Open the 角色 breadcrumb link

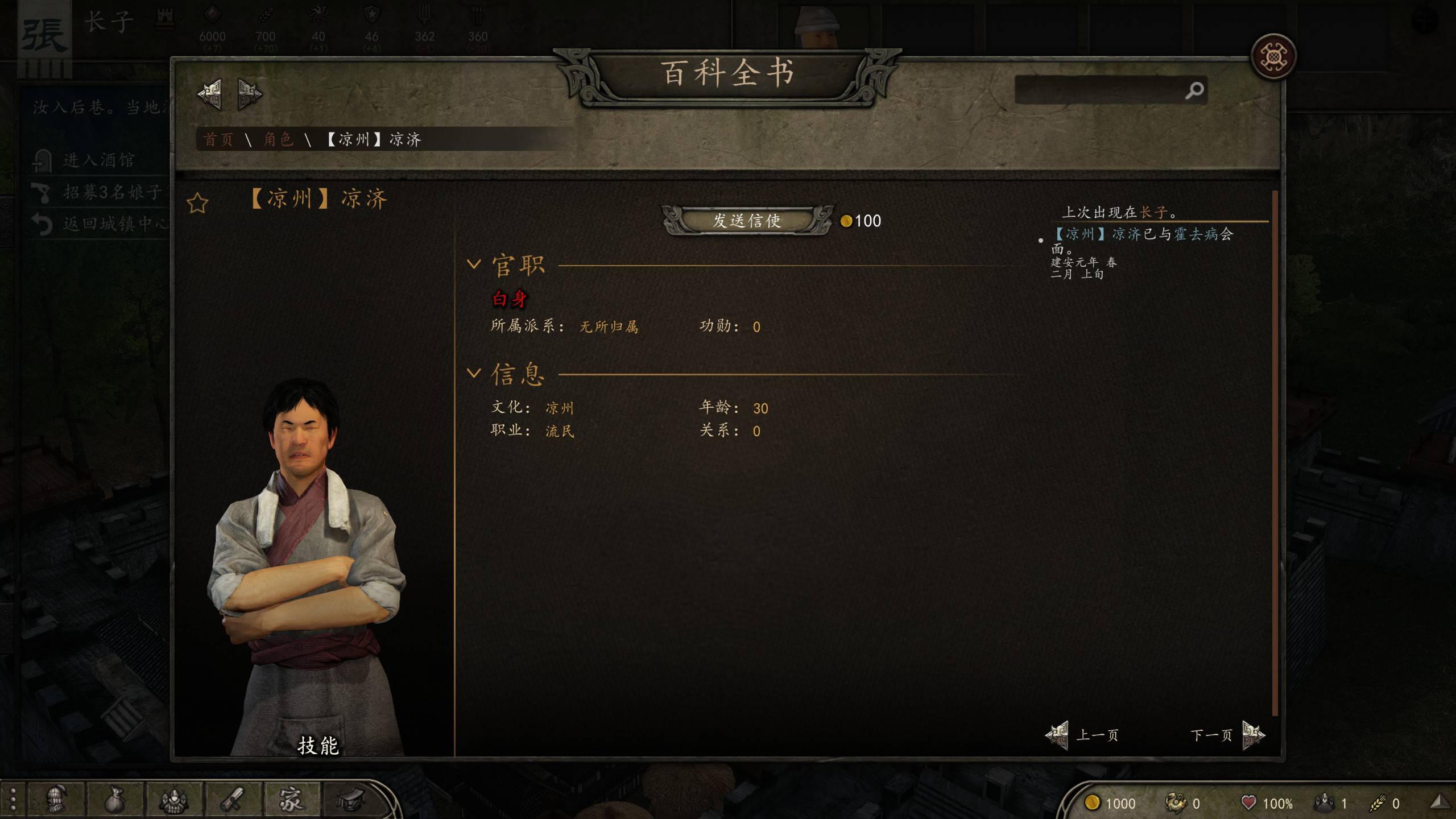pyautogui.click(x=278, y=139)
